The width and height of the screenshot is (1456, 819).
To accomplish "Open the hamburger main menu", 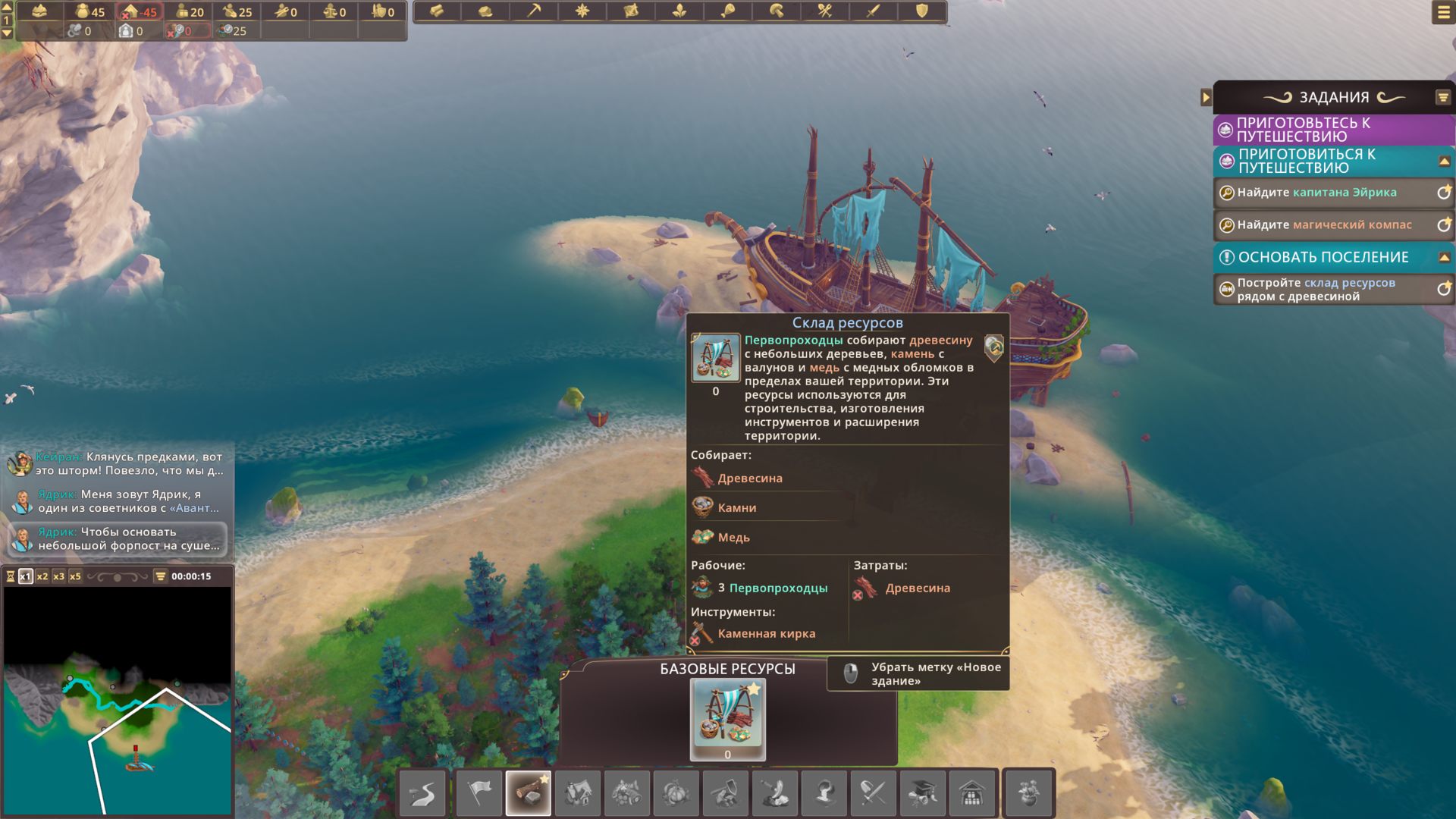I will (1442, 12).
